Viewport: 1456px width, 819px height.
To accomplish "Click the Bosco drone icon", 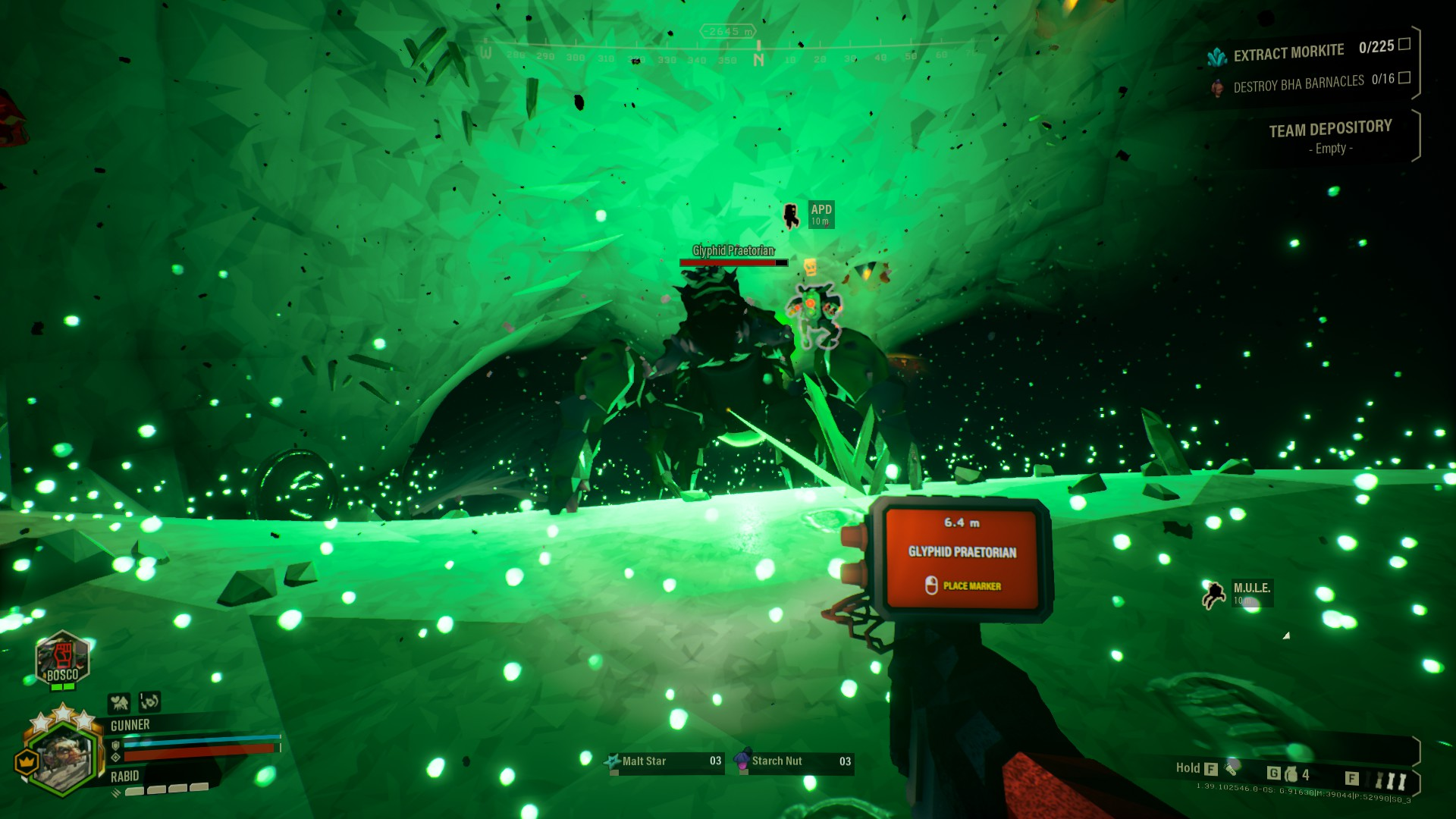I will pos(63,658).
